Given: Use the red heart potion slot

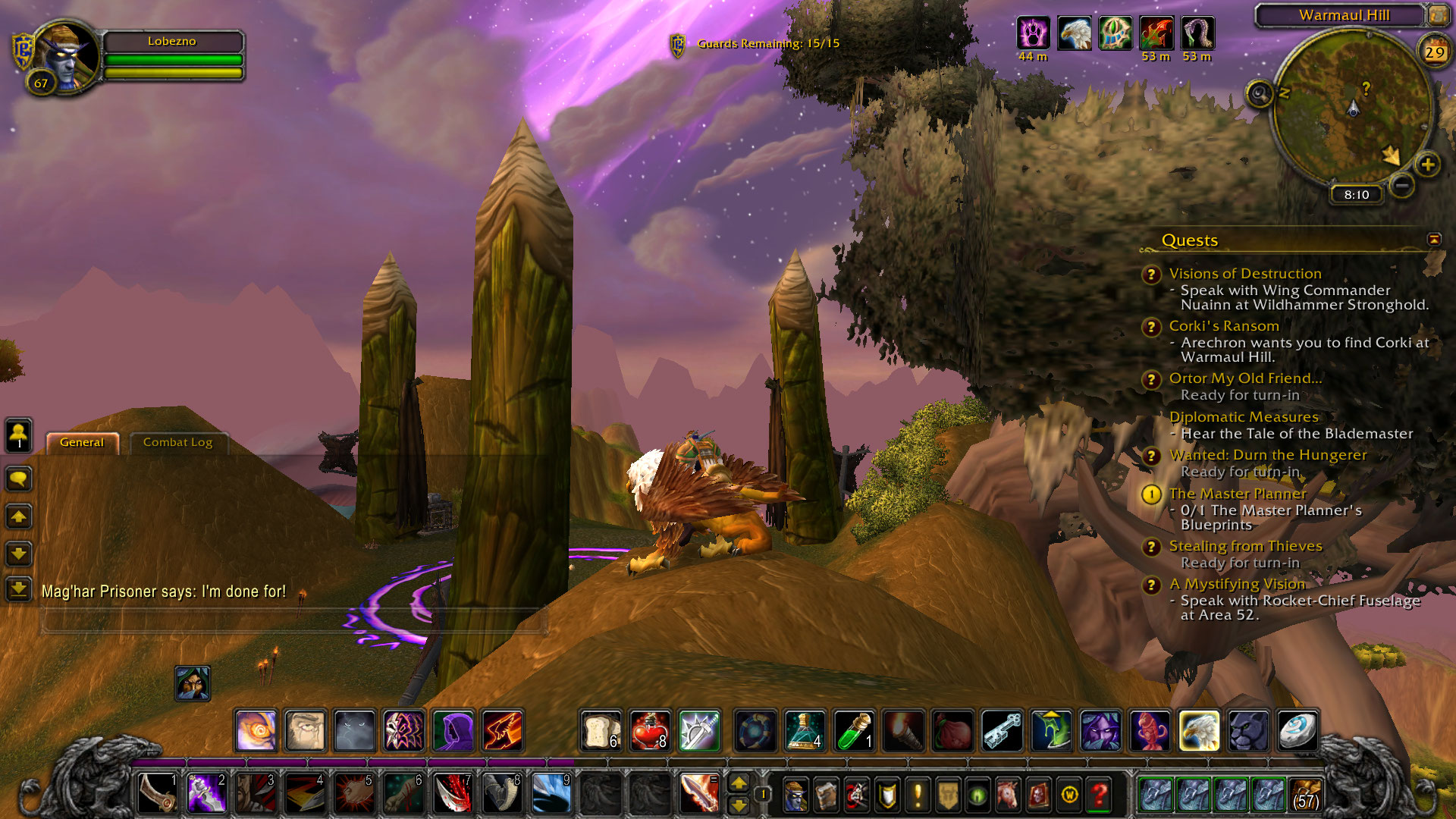Looking at the screenshot, I should [x=650, y=730].
